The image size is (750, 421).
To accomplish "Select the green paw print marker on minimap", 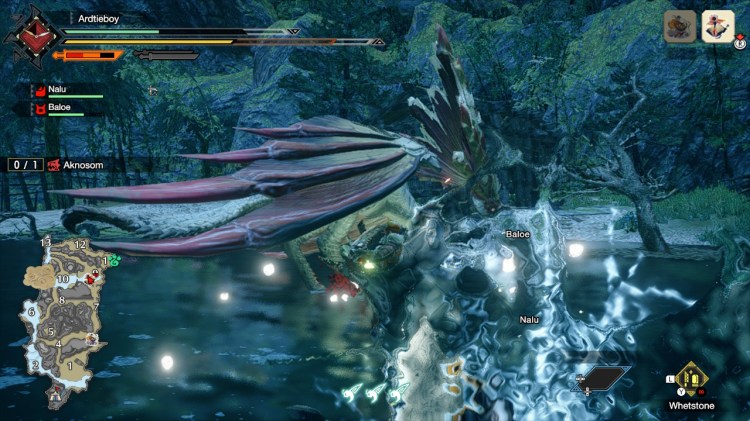I will pyautogui.click(x=114, y=261).
